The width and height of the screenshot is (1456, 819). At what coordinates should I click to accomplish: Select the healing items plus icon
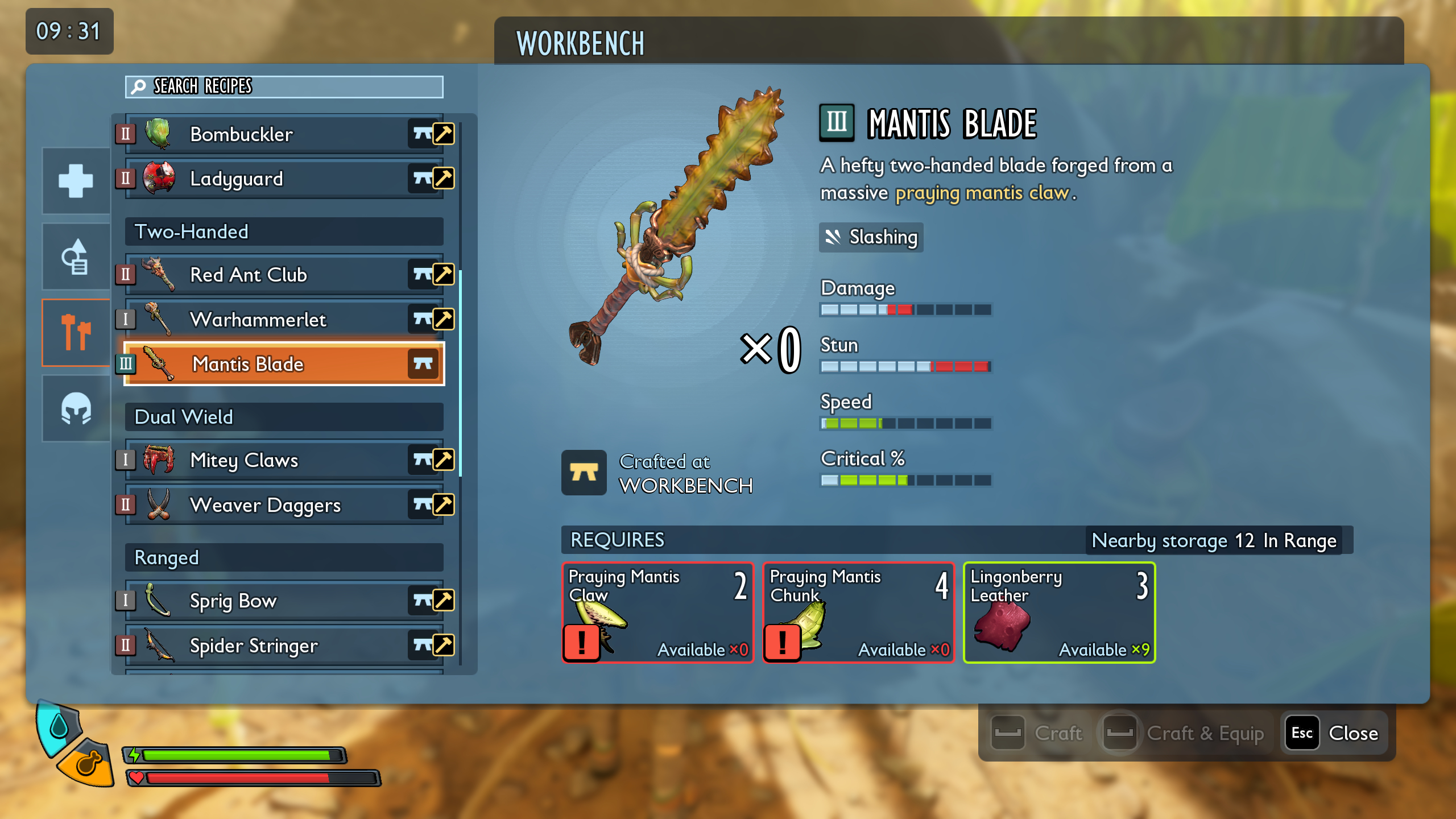[x=76, y=181]
